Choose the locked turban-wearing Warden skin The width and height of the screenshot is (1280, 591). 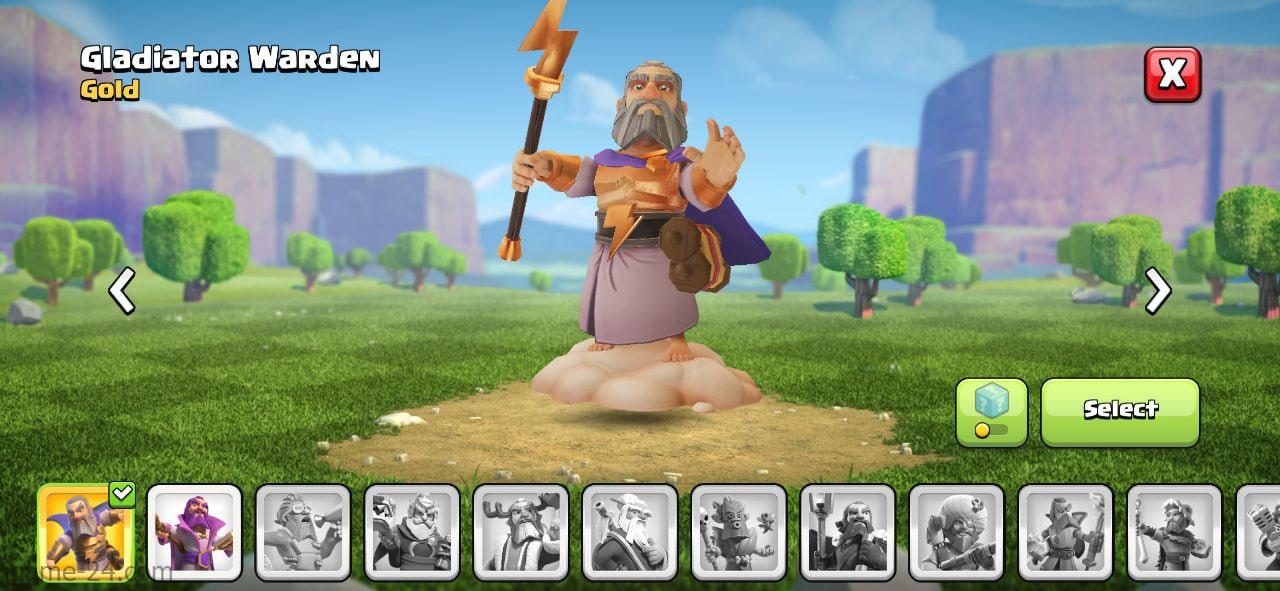(957, 532)
